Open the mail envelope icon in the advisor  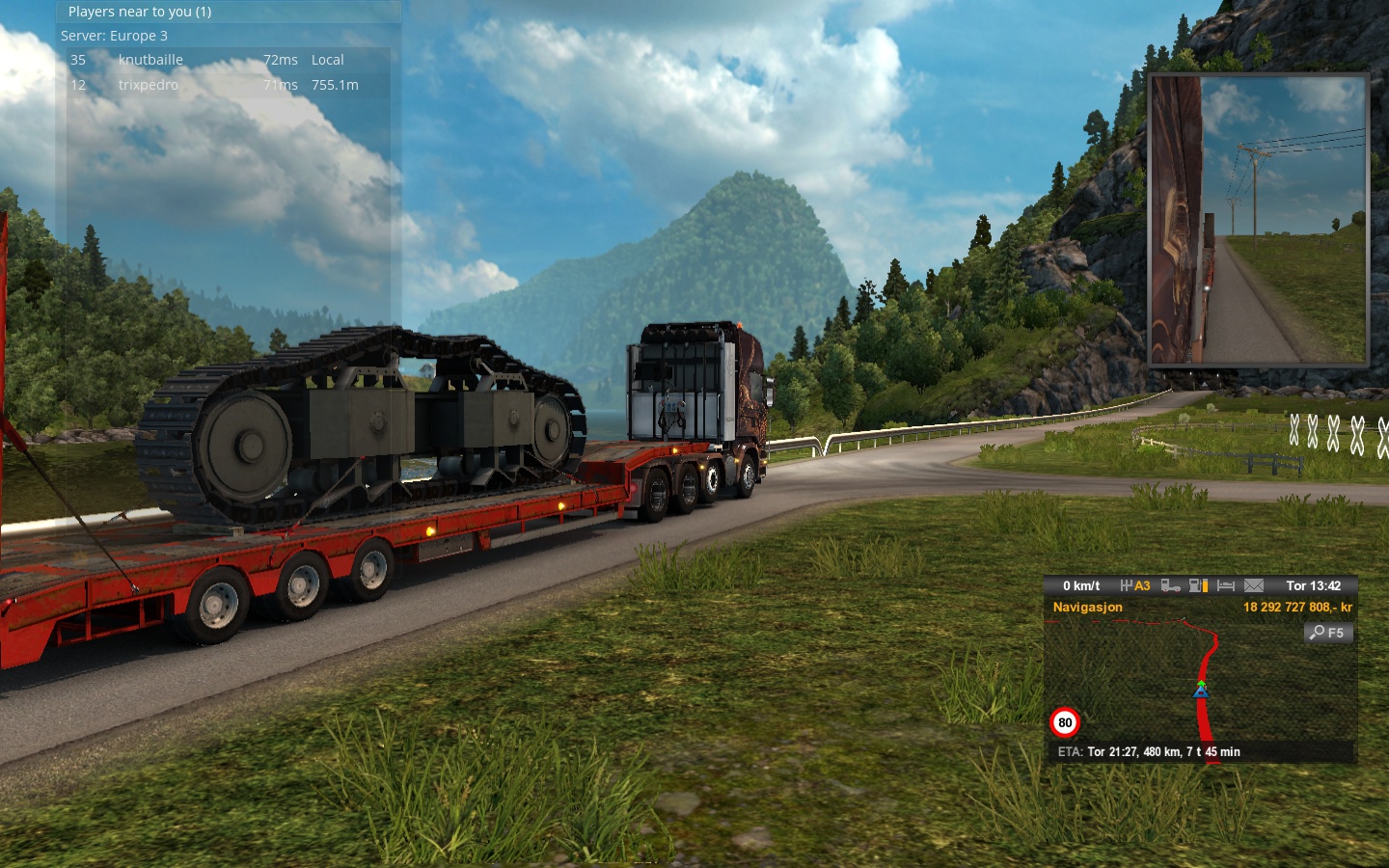tap(1254, 585)
